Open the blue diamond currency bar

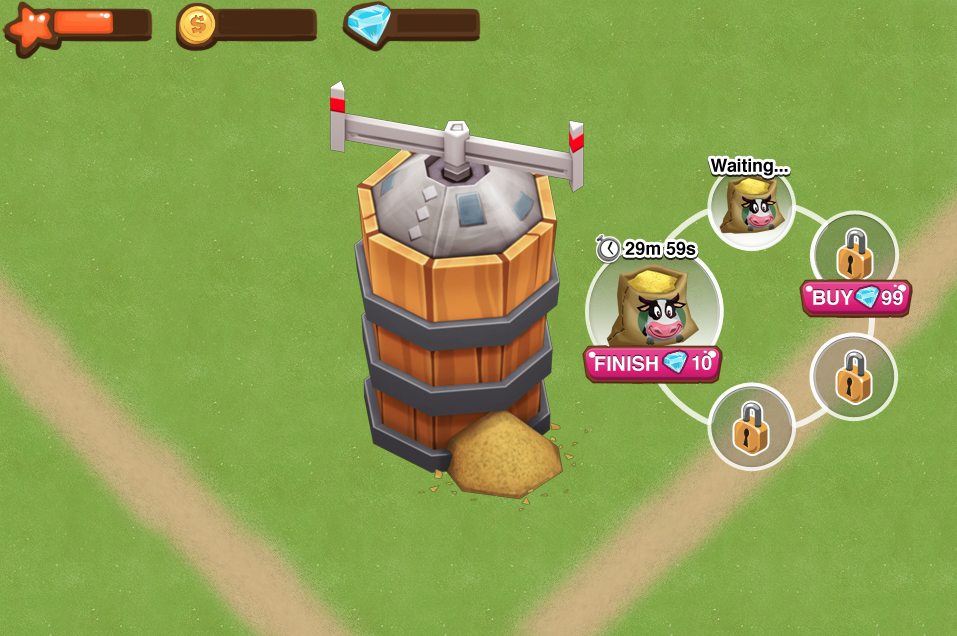412,24
